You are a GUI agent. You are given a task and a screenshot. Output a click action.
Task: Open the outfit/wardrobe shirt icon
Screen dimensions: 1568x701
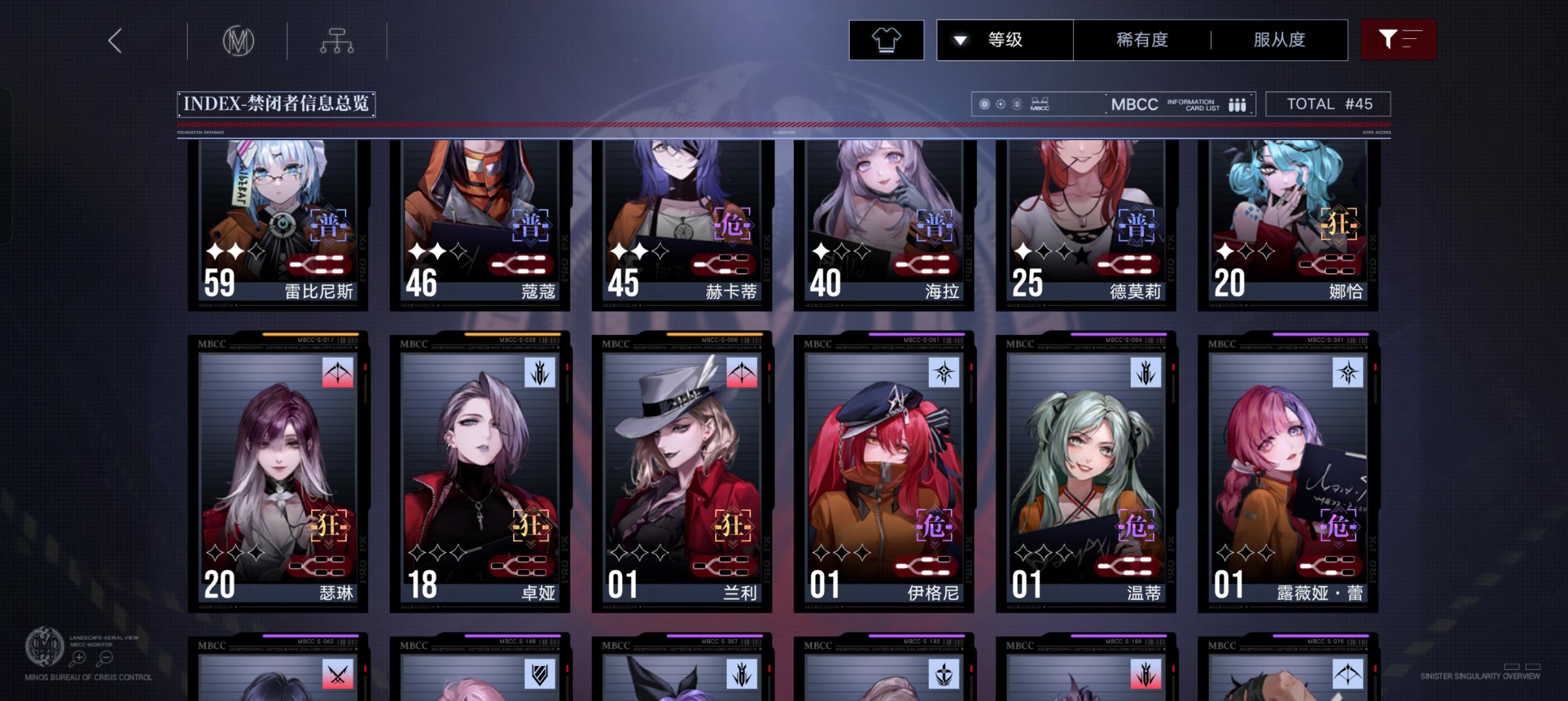[886, 39]
